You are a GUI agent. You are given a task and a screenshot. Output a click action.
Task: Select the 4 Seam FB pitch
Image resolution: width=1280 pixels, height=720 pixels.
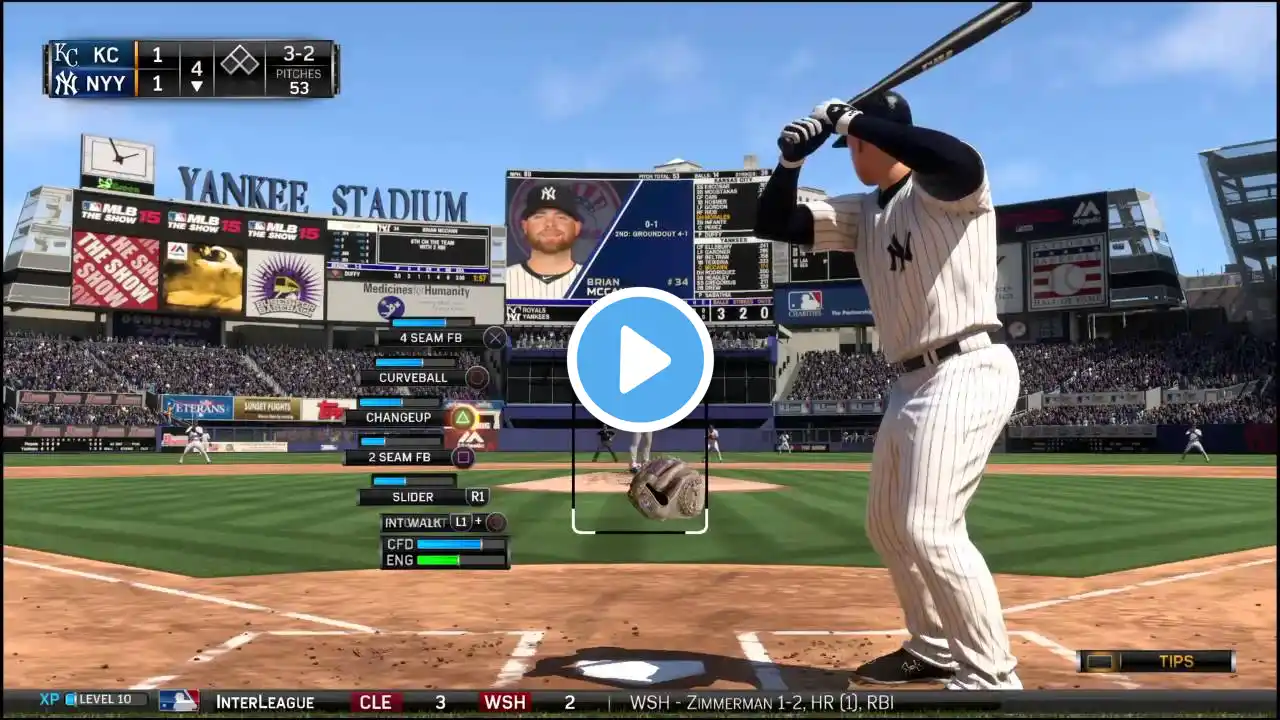tap(431, 338)
